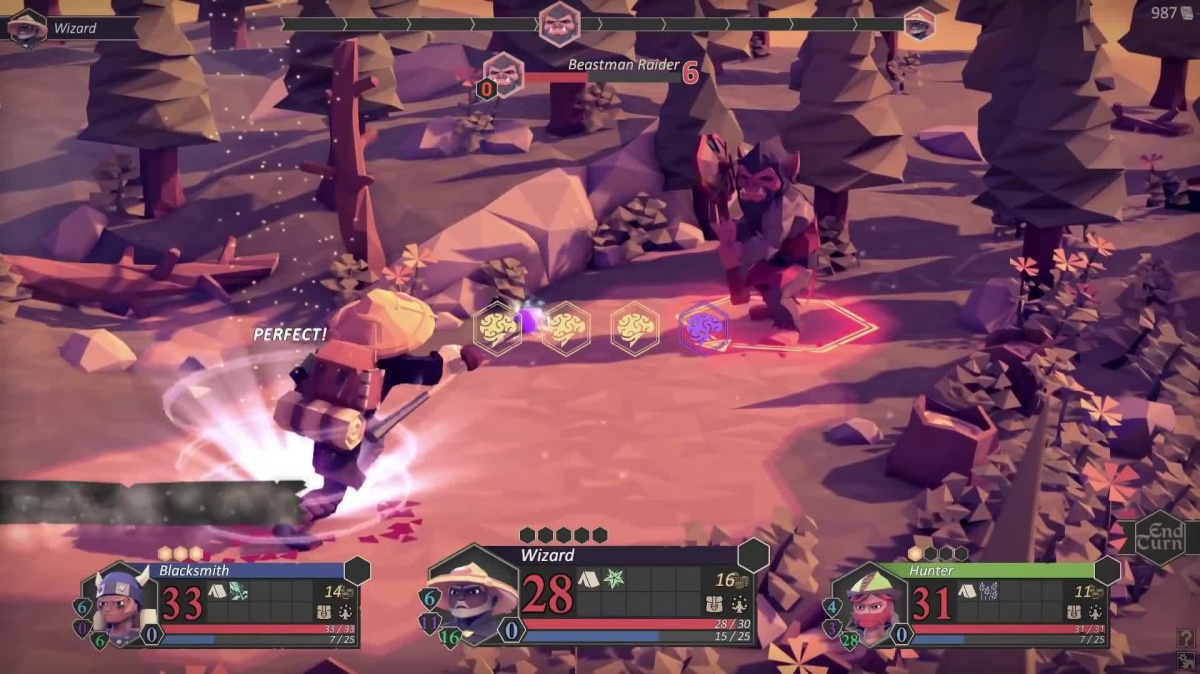Open the Hunter's character stats icon

pos(1094,613)
